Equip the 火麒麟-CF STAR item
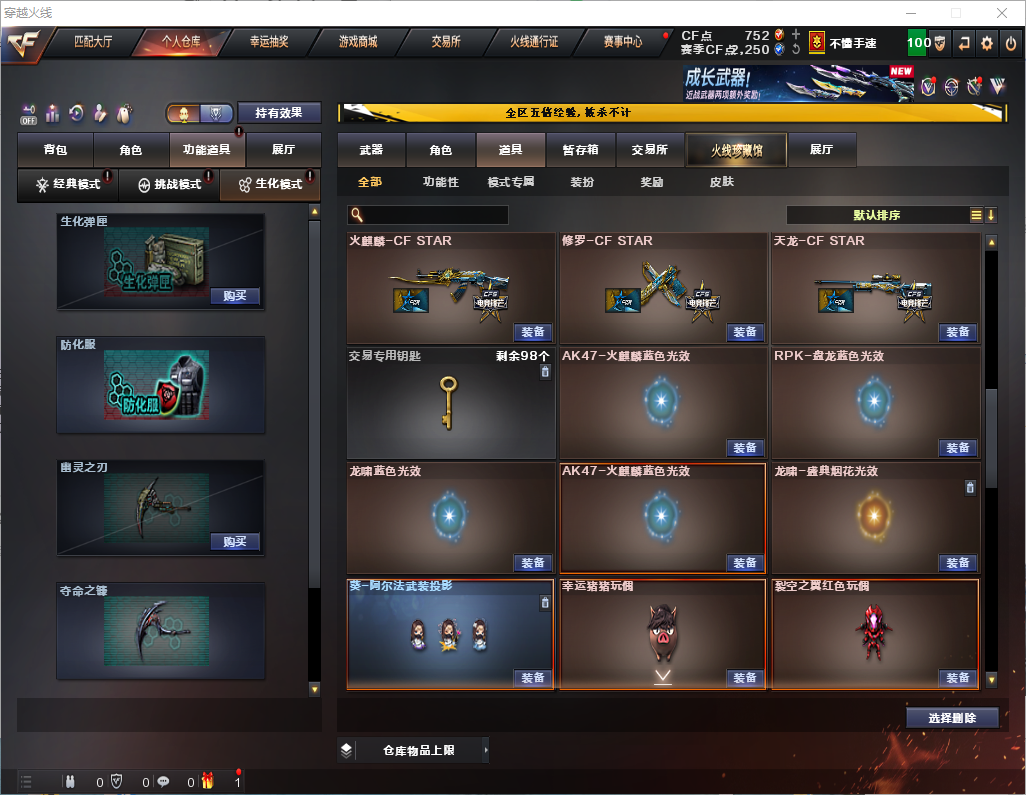Image resolution: width=1026 pixels, height=795 pixels. coord(533,332)
